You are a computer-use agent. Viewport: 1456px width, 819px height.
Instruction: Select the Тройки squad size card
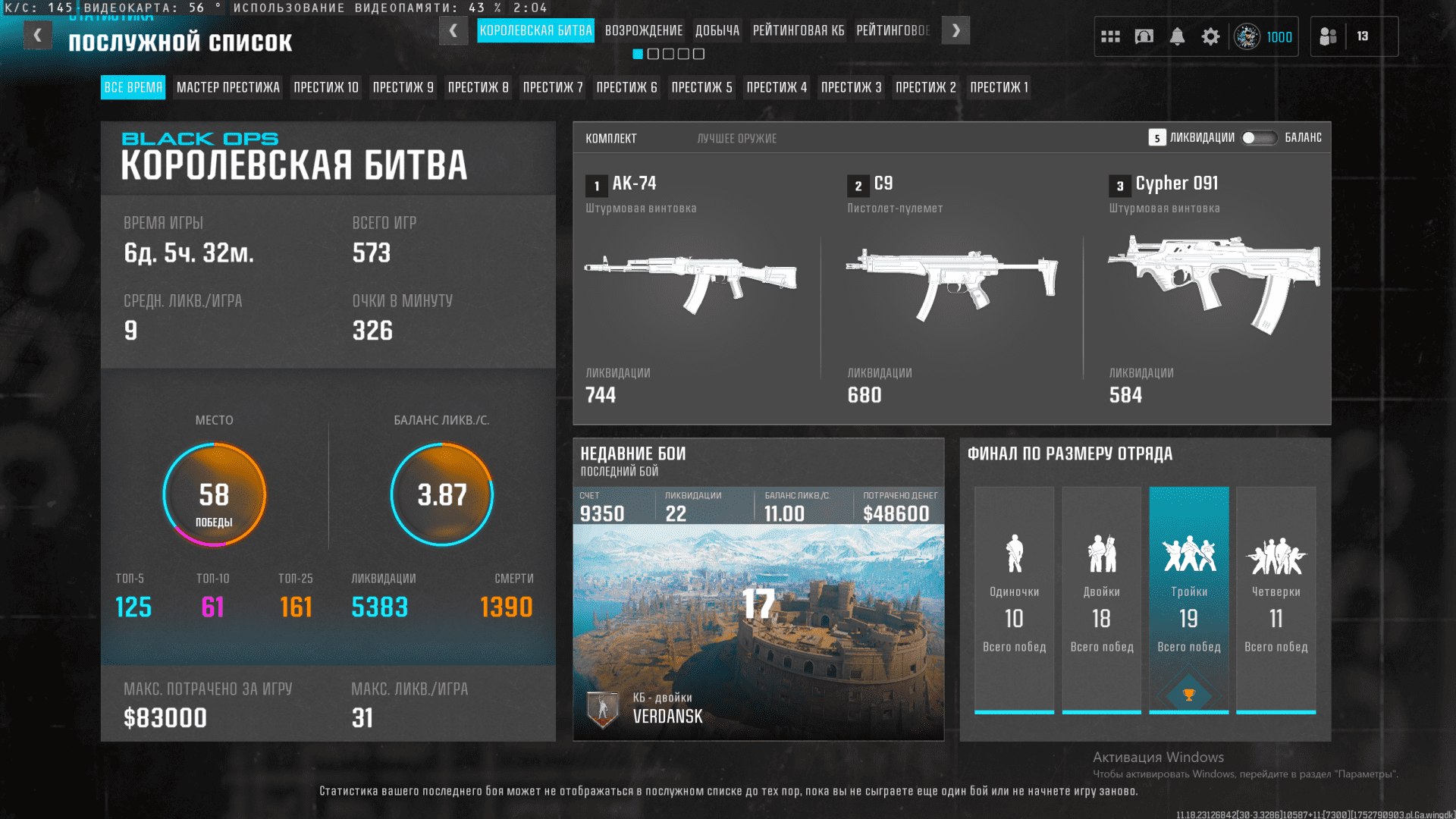(x=1188, y=599)
